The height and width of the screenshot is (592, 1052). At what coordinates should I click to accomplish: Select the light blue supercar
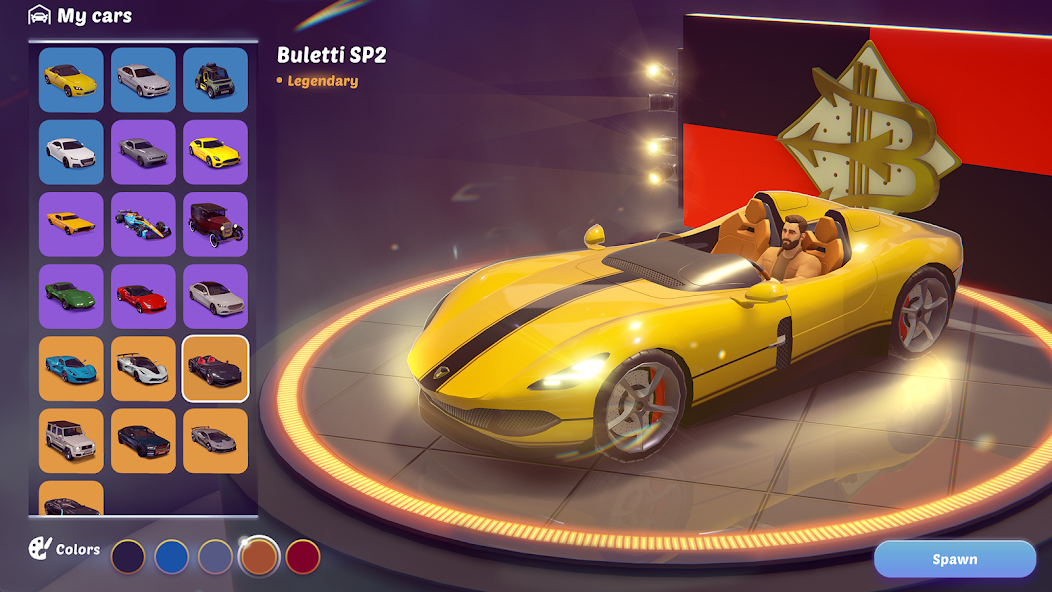[x=71, y=368]
